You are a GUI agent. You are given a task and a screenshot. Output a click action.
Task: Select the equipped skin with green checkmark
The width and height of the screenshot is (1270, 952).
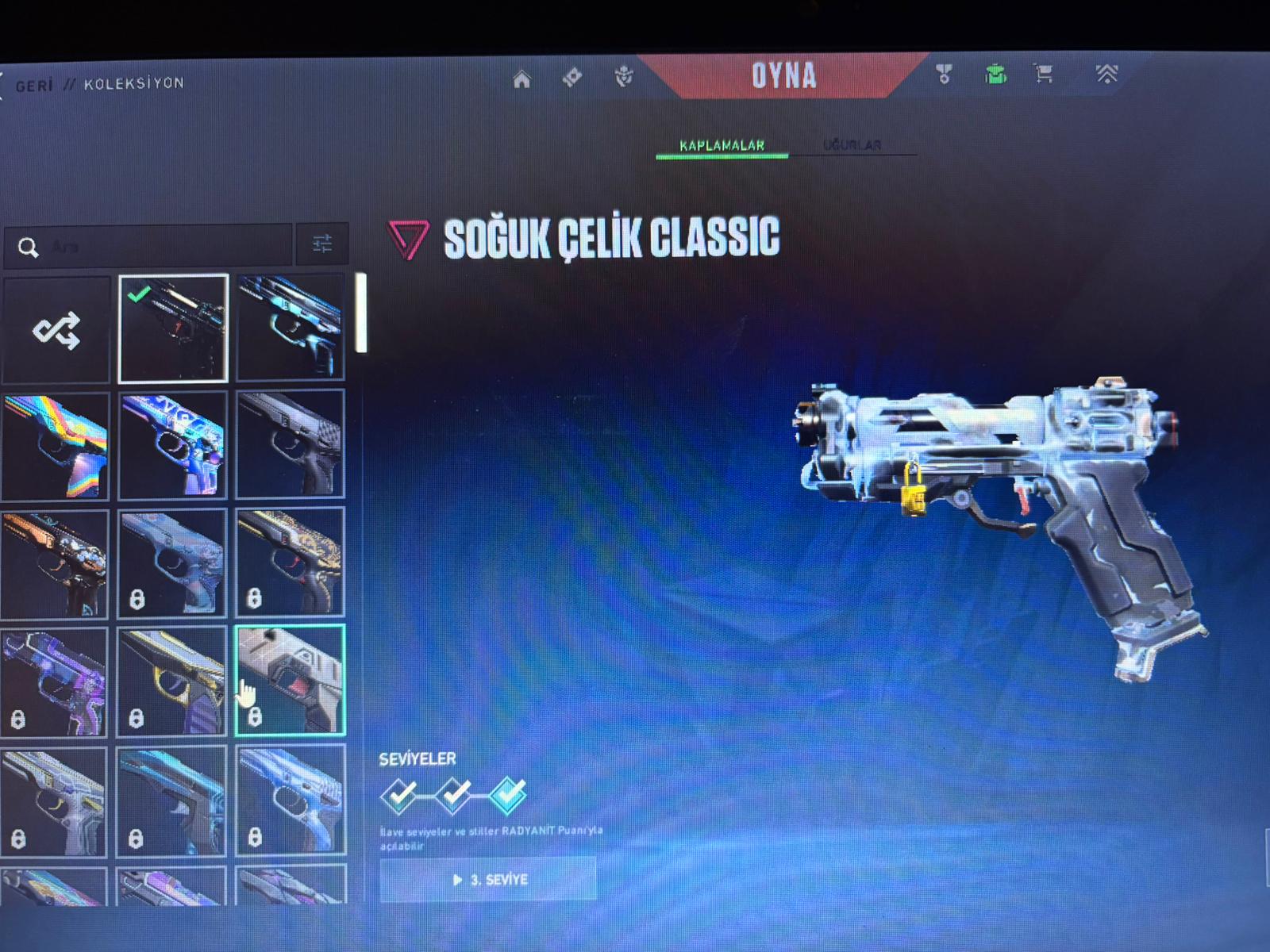(173, 328)
